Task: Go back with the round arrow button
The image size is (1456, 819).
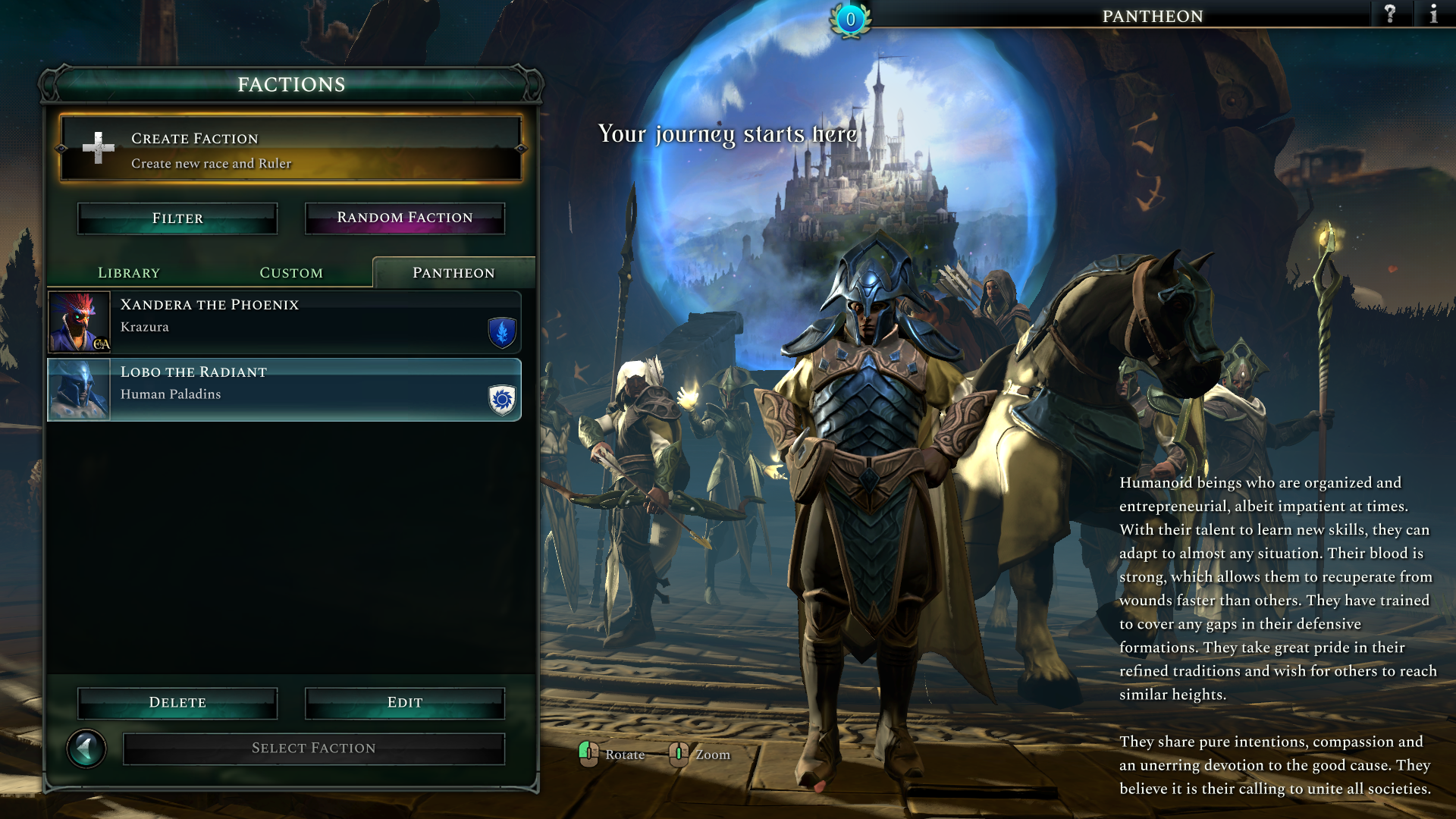Action: pos(86,749)
